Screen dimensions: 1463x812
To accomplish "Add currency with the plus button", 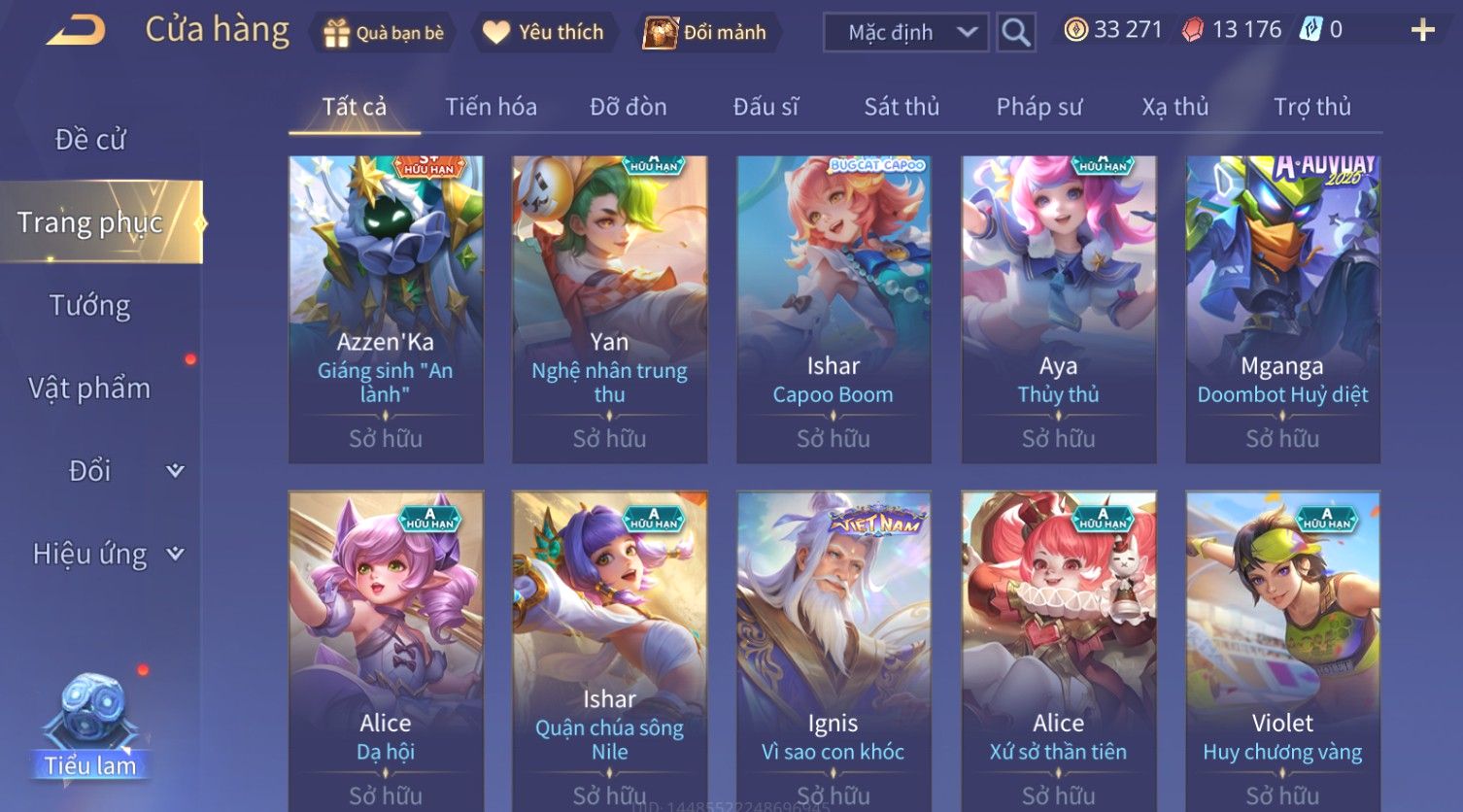I will [1422, 31].
